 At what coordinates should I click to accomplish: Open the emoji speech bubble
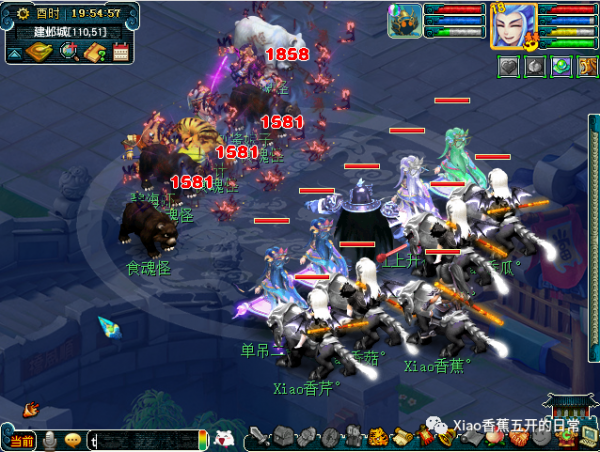coord(72,440)
